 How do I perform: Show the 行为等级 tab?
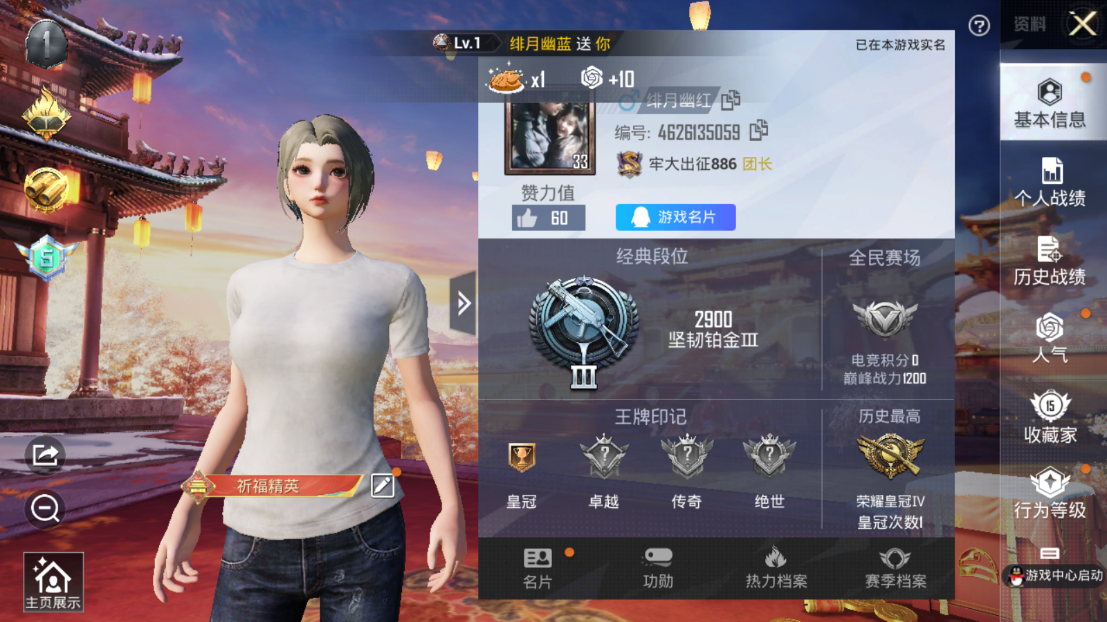1049,494
